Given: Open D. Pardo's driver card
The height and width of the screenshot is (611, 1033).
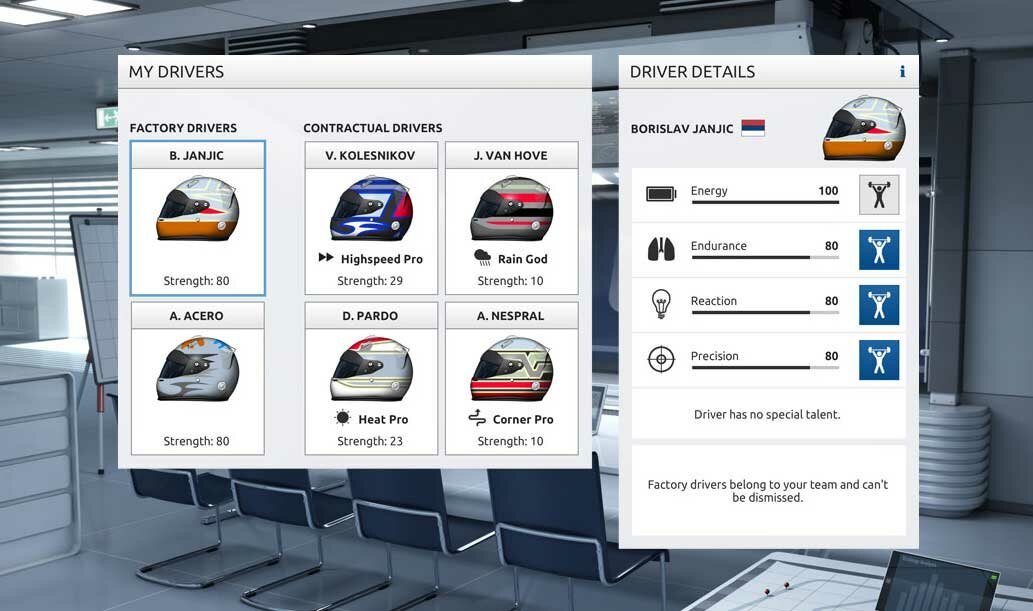Looking at the screenshot, I should point(371,379).
